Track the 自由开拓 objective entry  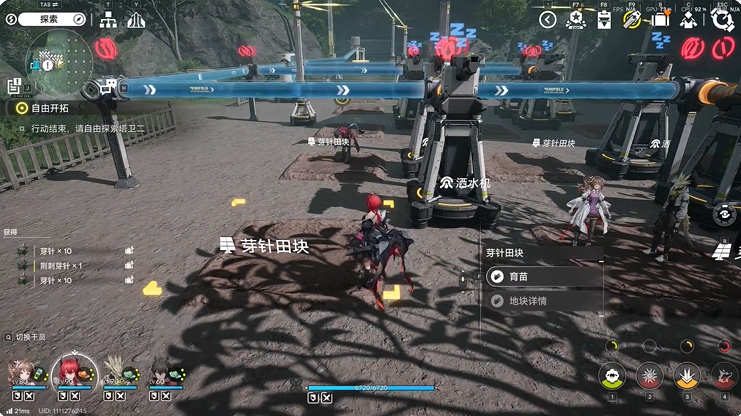(50, 106)
